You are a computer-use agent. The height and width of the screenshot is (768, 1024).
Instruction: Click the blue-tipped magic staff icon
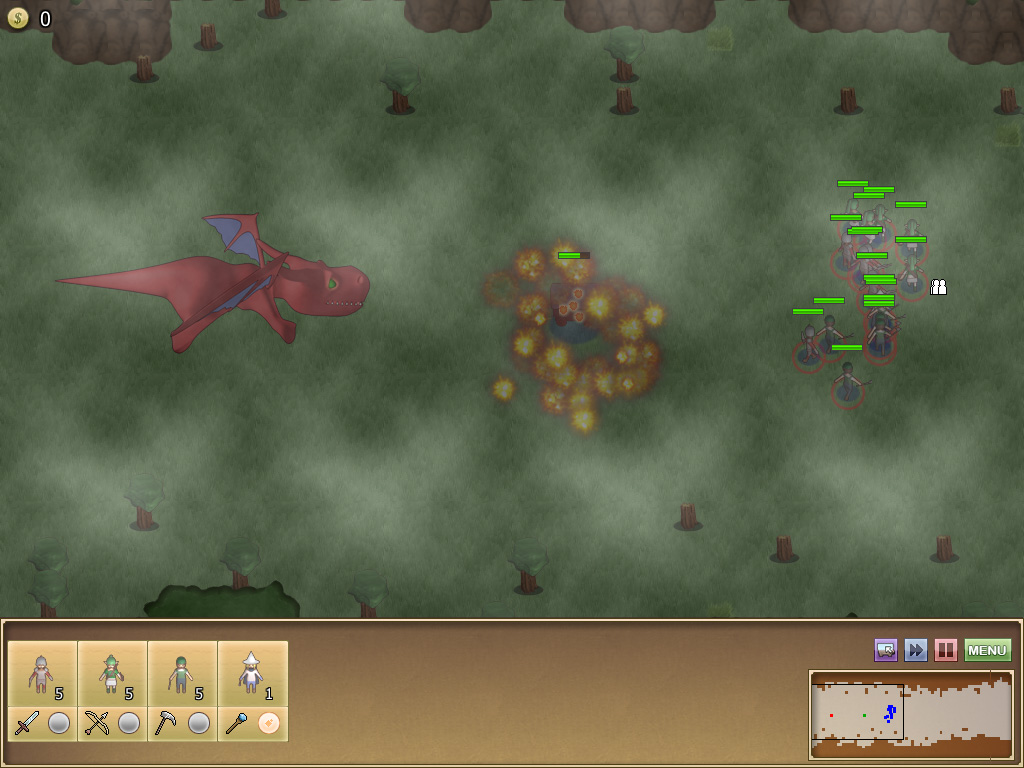click(237, 723)
